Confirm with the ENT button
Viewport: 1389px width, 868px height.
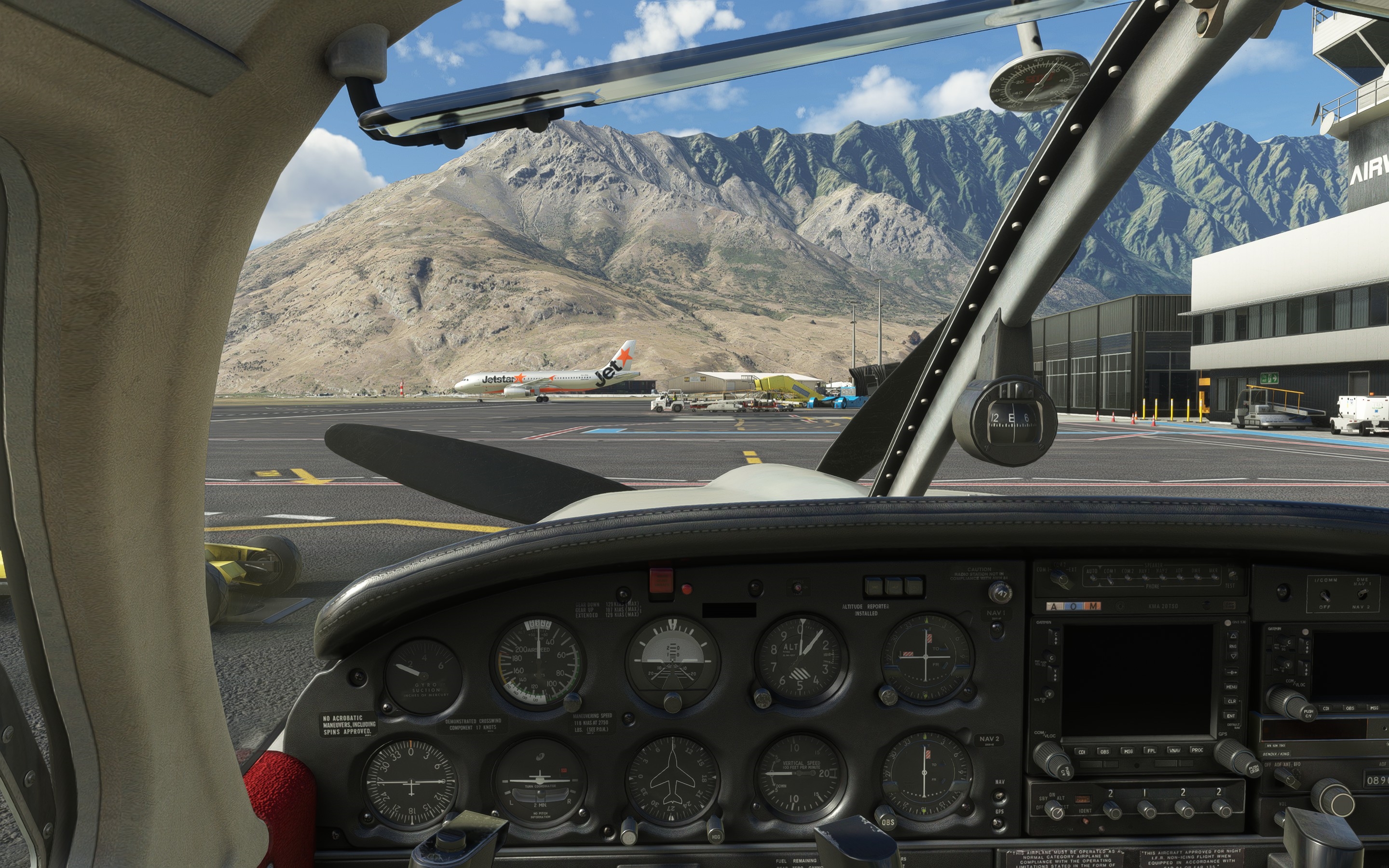click(x=1231, y=716)
